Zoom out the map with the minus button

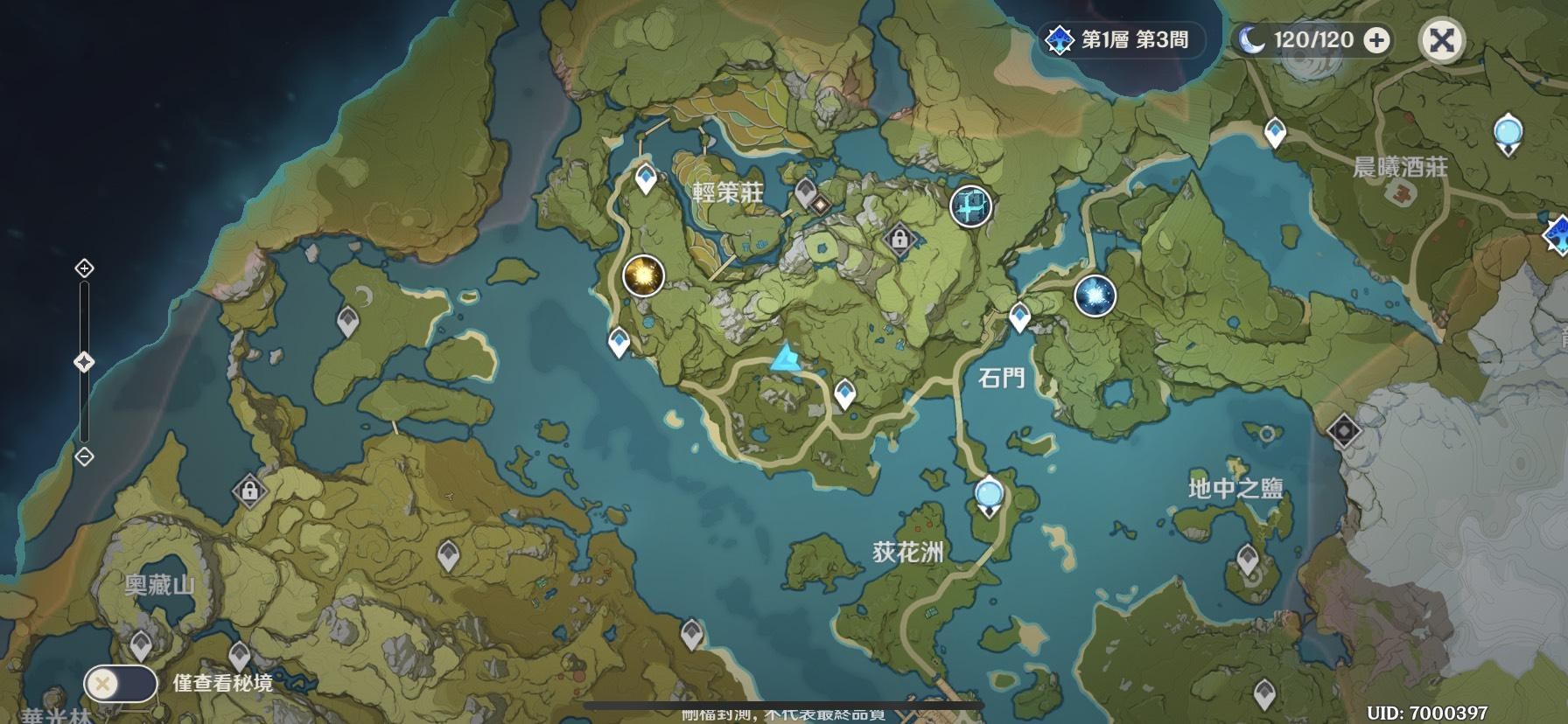coord(85,456)
